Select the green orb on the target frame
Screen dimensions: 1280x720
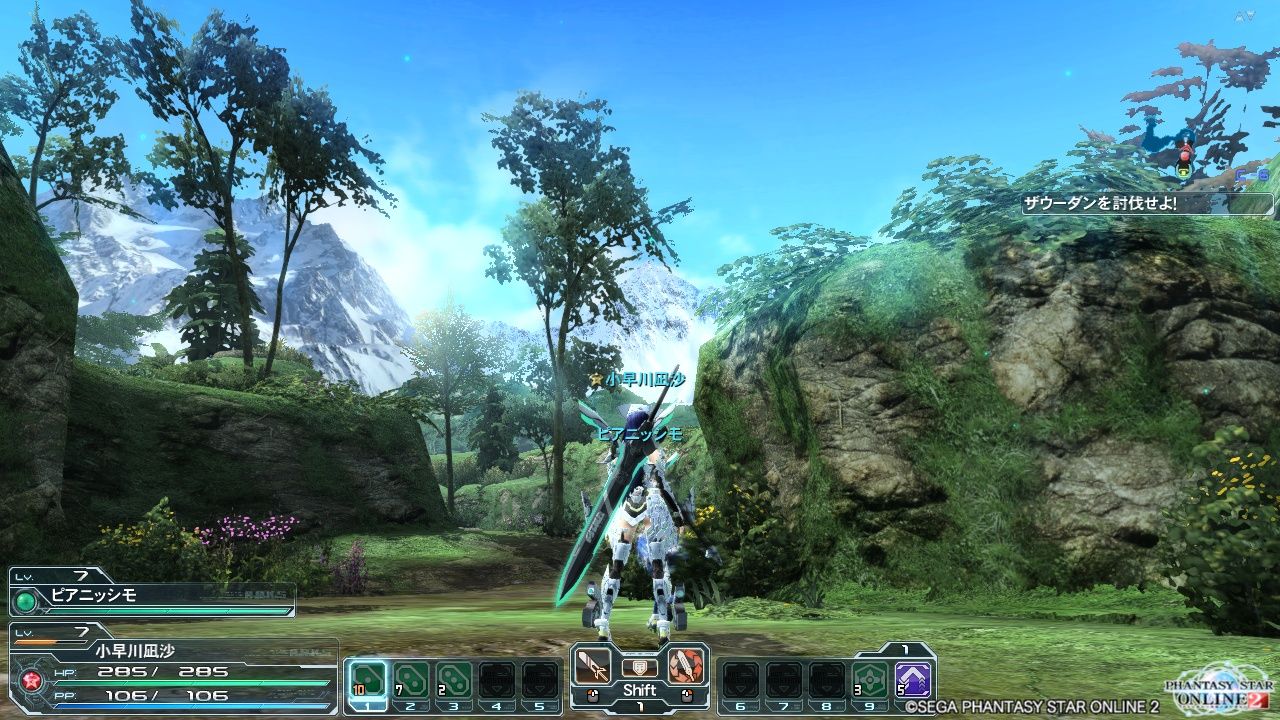tap(24, 600)
